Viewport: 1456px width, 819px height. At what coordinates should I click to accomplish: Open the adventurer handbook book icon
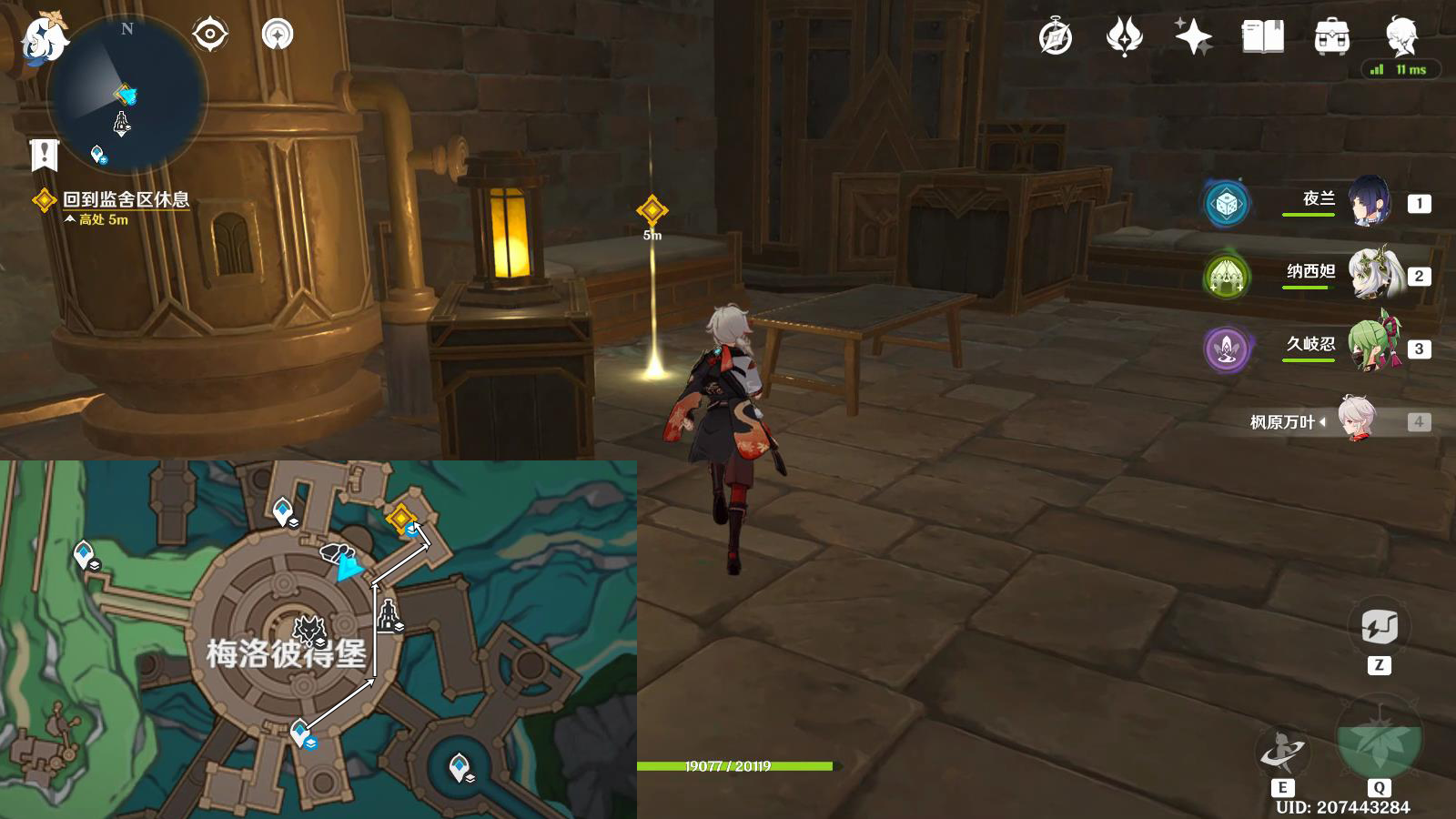click(1262, 37)
